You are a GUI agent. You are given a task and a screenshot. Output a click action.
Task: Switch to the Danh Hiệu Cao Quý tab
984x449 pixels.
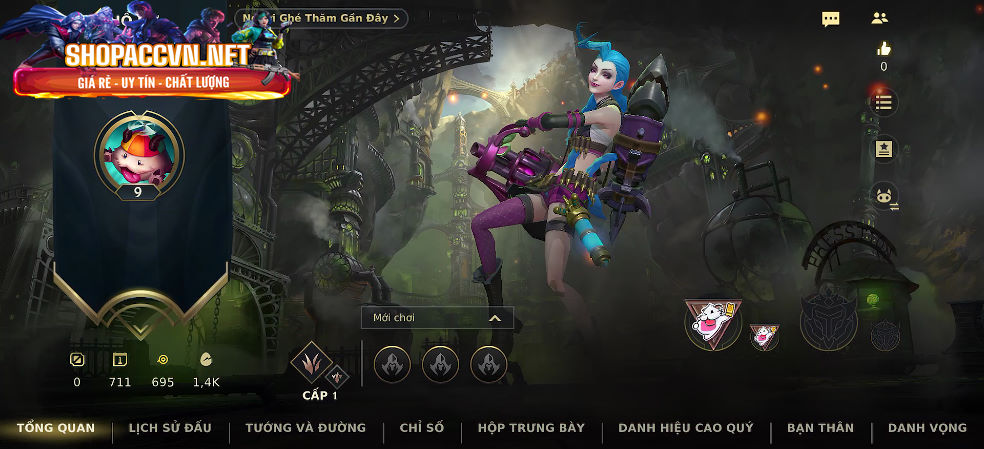[x=686, y=428]
